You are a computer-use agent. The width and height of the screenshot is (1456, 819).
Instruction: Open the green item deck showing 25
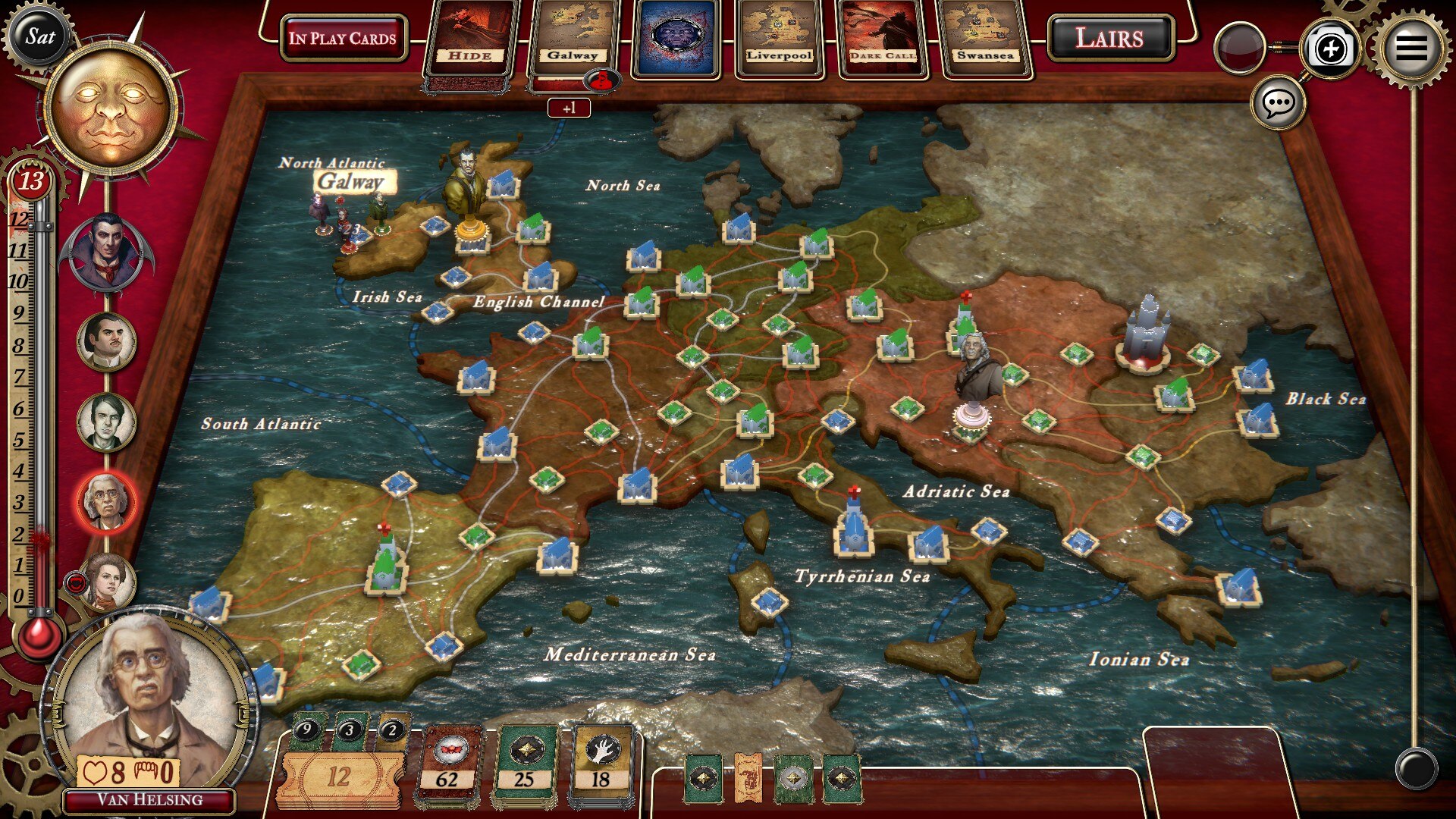[x=524, y=766]
